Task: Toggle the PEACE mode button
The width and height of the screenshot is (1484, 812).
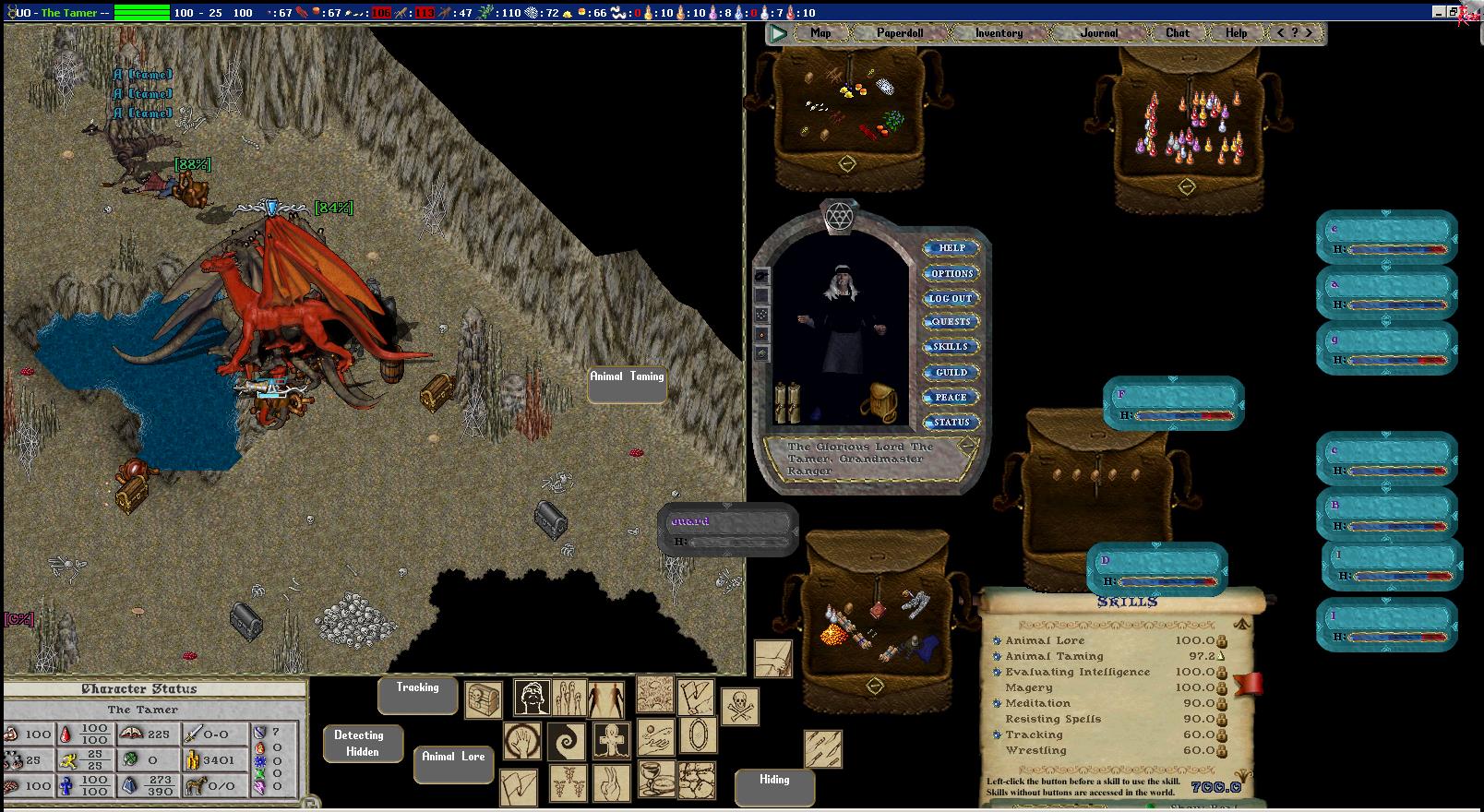Action: click(951, 398)
